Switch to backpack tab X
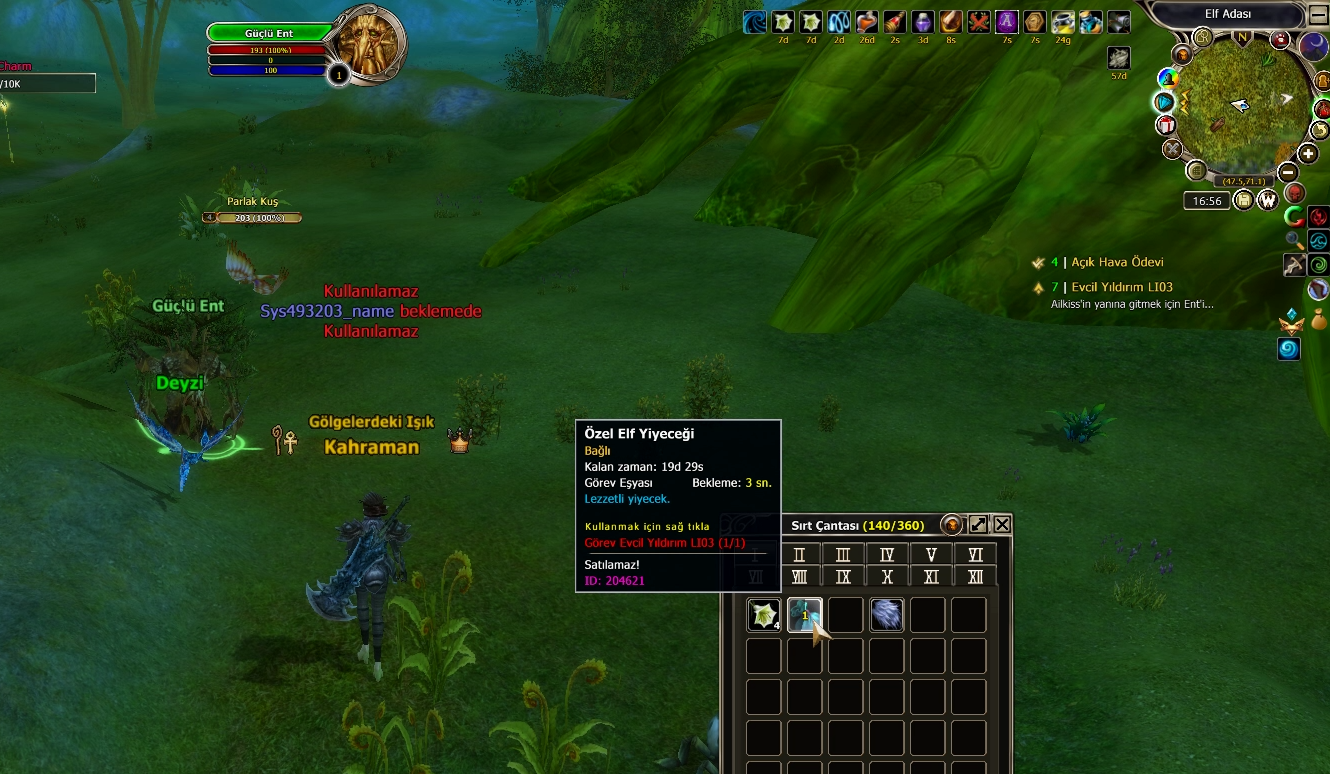This screenshot has width=1330, height=774. 886,577
